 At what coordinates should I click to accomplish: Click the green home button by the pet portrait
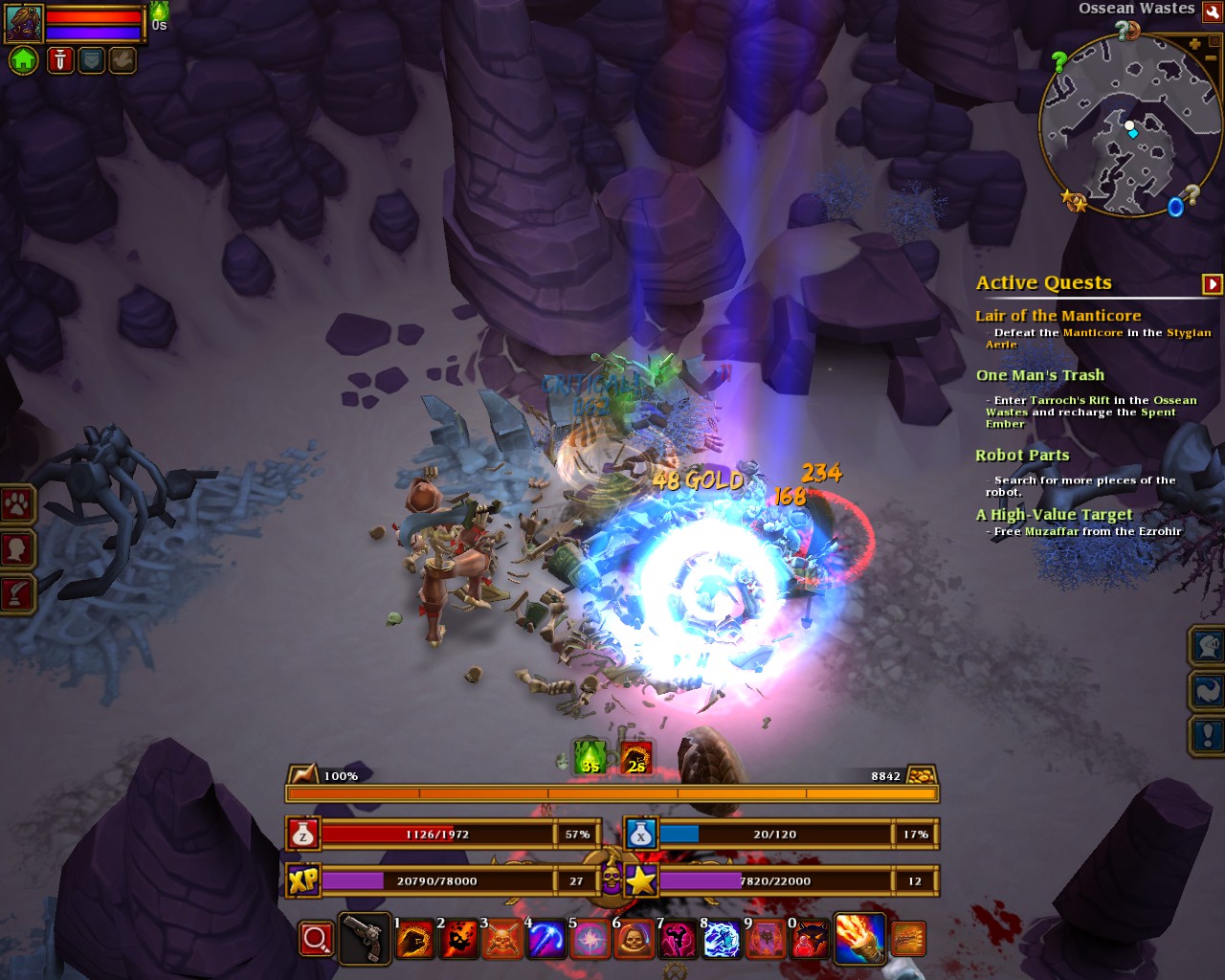pos(23,60)
